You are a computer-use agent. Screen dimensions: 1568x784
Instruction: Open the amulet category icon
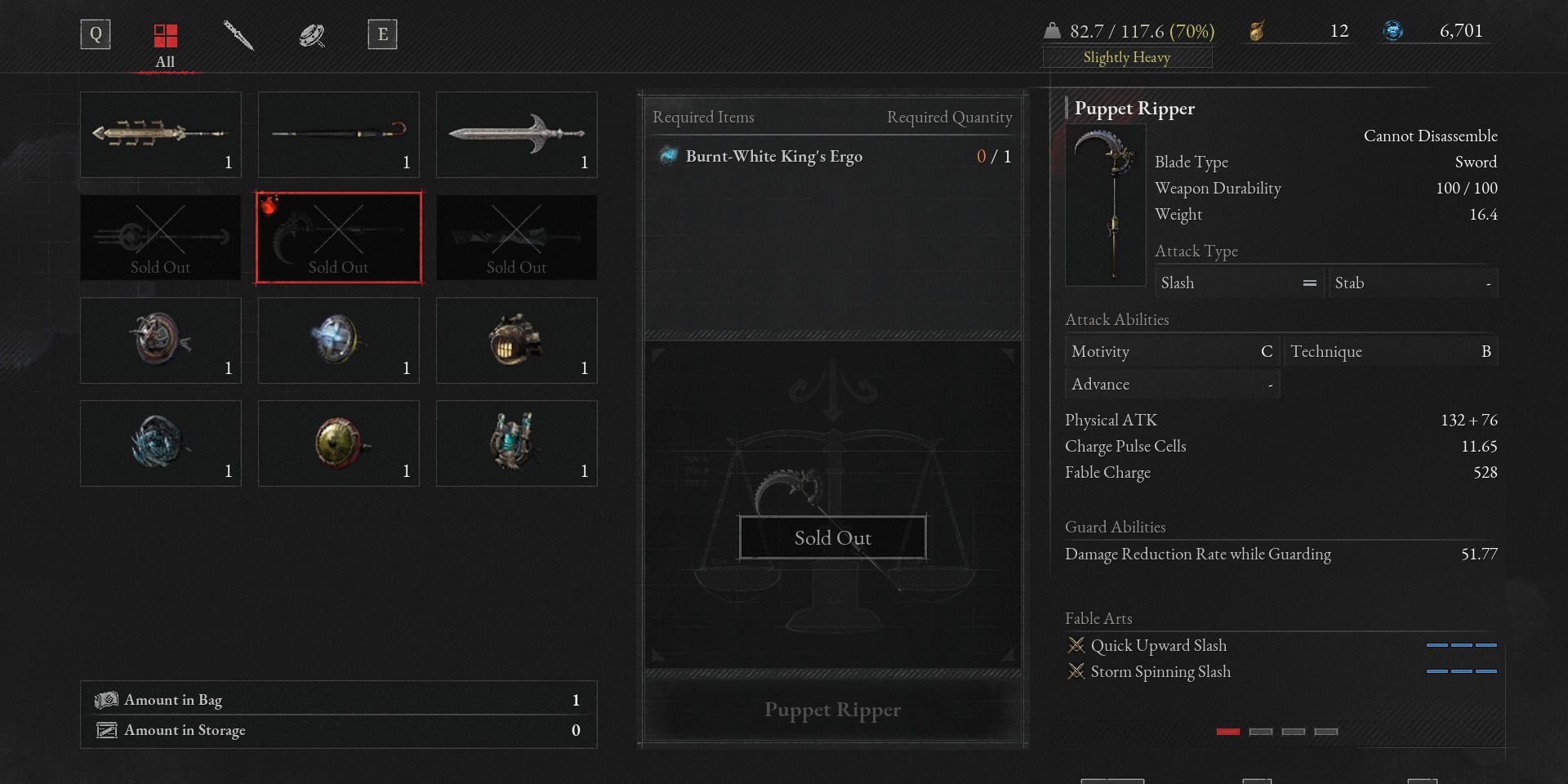tap(311, 34)
